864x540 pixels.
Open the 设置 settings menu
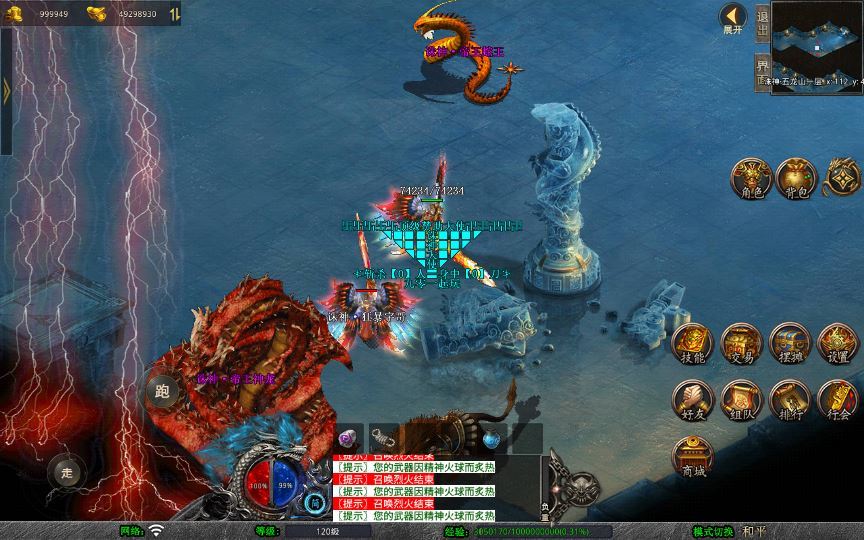point(838,343)
